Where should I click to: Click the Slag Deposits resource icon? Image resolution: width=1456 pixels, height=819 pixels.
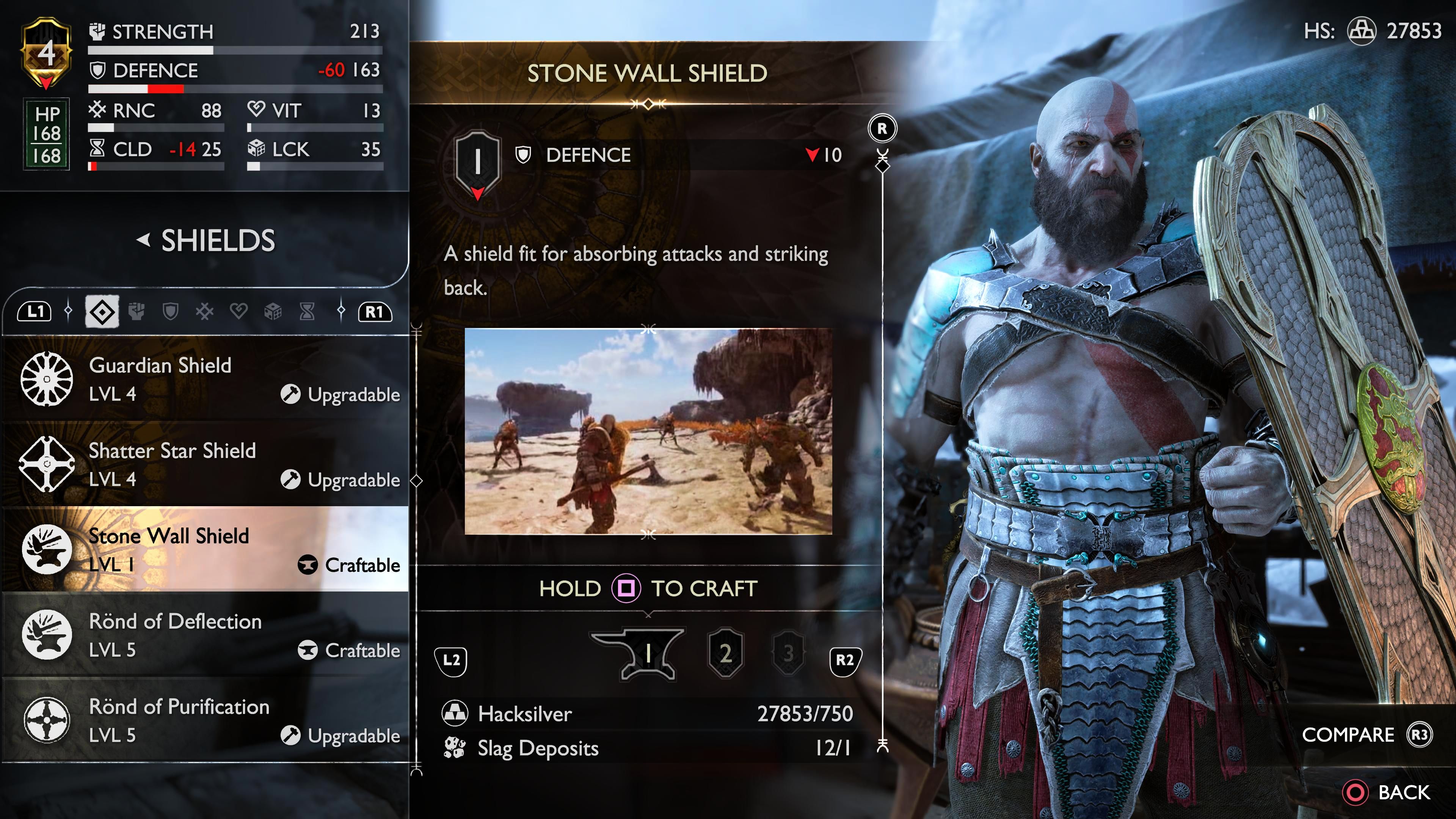tap(455, 748)
